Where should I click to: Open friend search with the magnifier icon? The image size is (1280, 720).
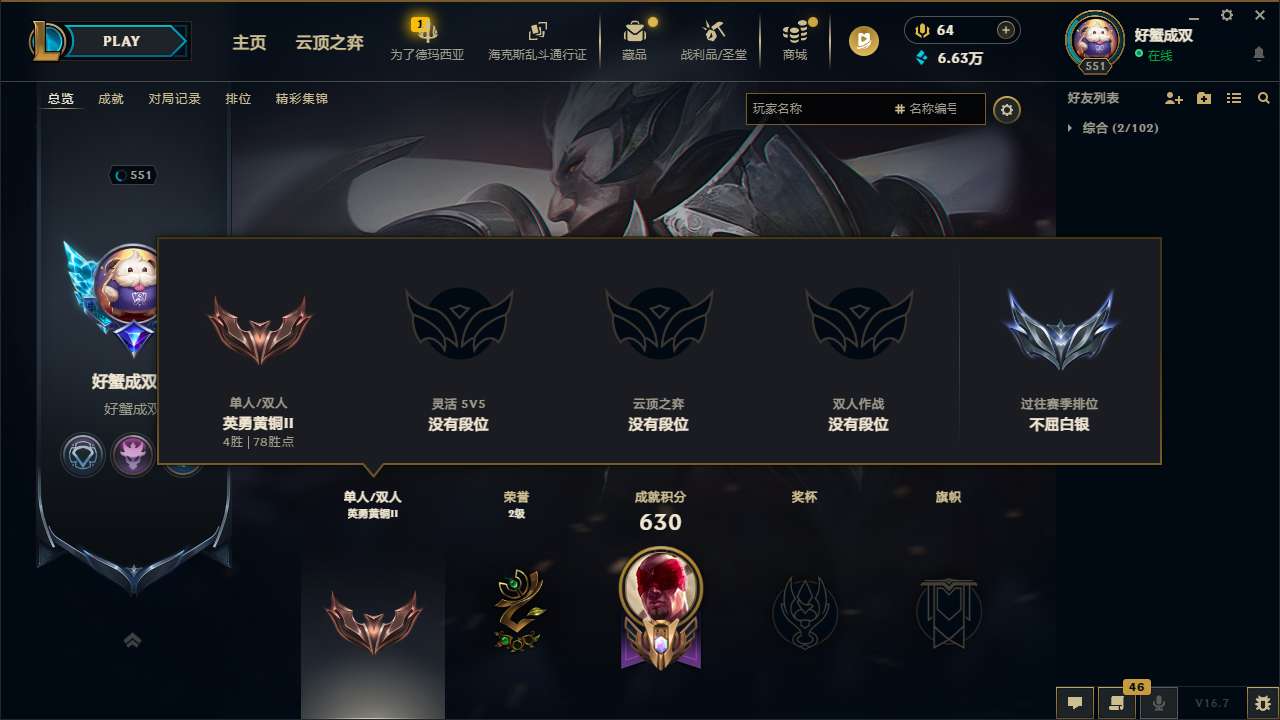[1264, 98]
